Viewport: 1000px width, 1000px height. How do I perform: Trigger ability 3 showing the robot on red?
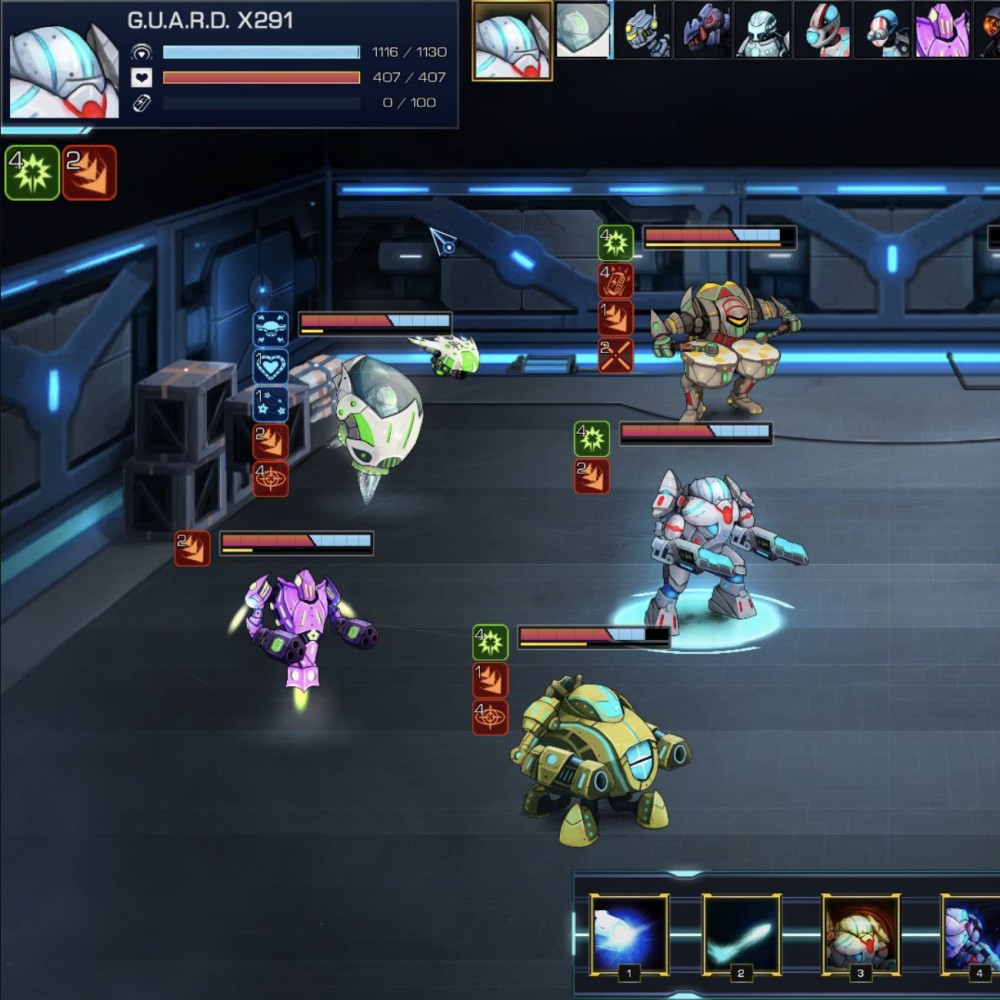pos(861,935)
